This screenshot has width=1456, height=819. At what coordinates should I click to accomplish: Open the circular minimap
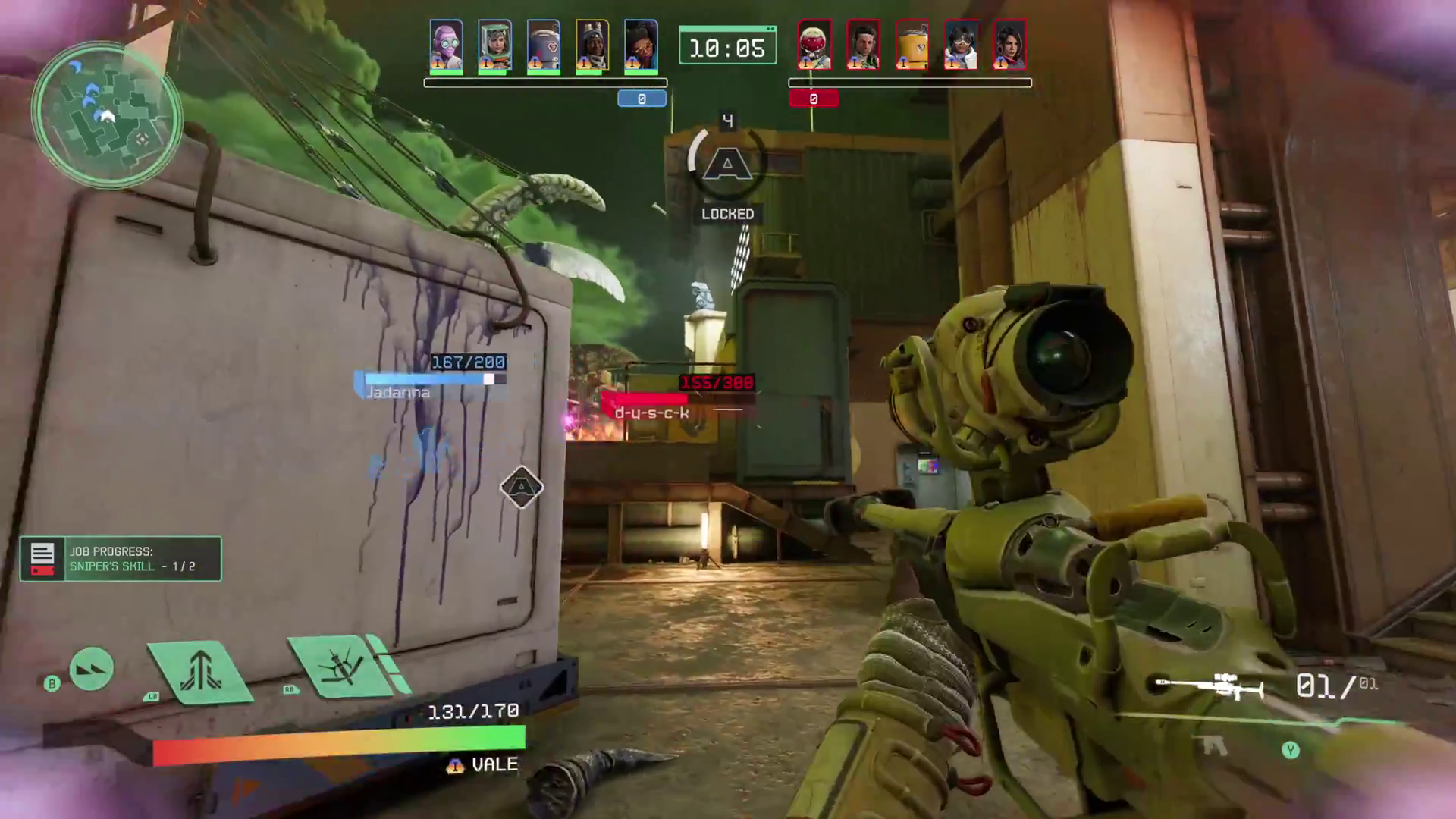pos(106,115)
